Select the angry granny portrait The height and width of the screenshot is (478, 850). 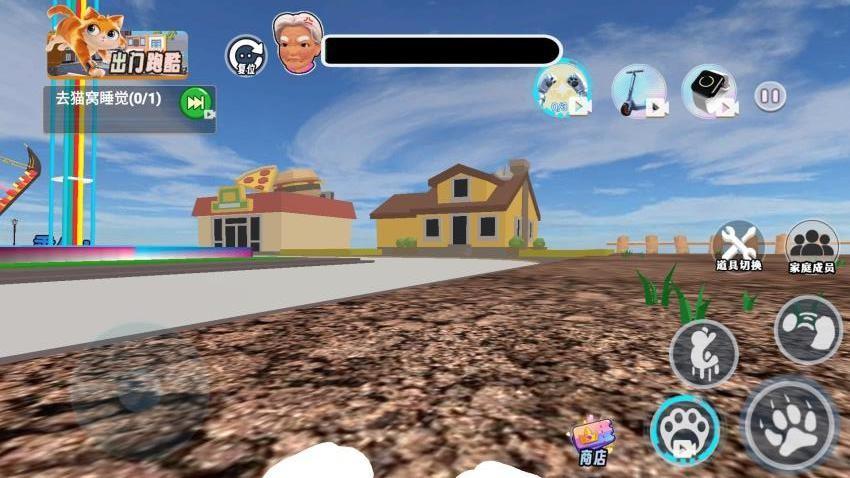[298, 44]
